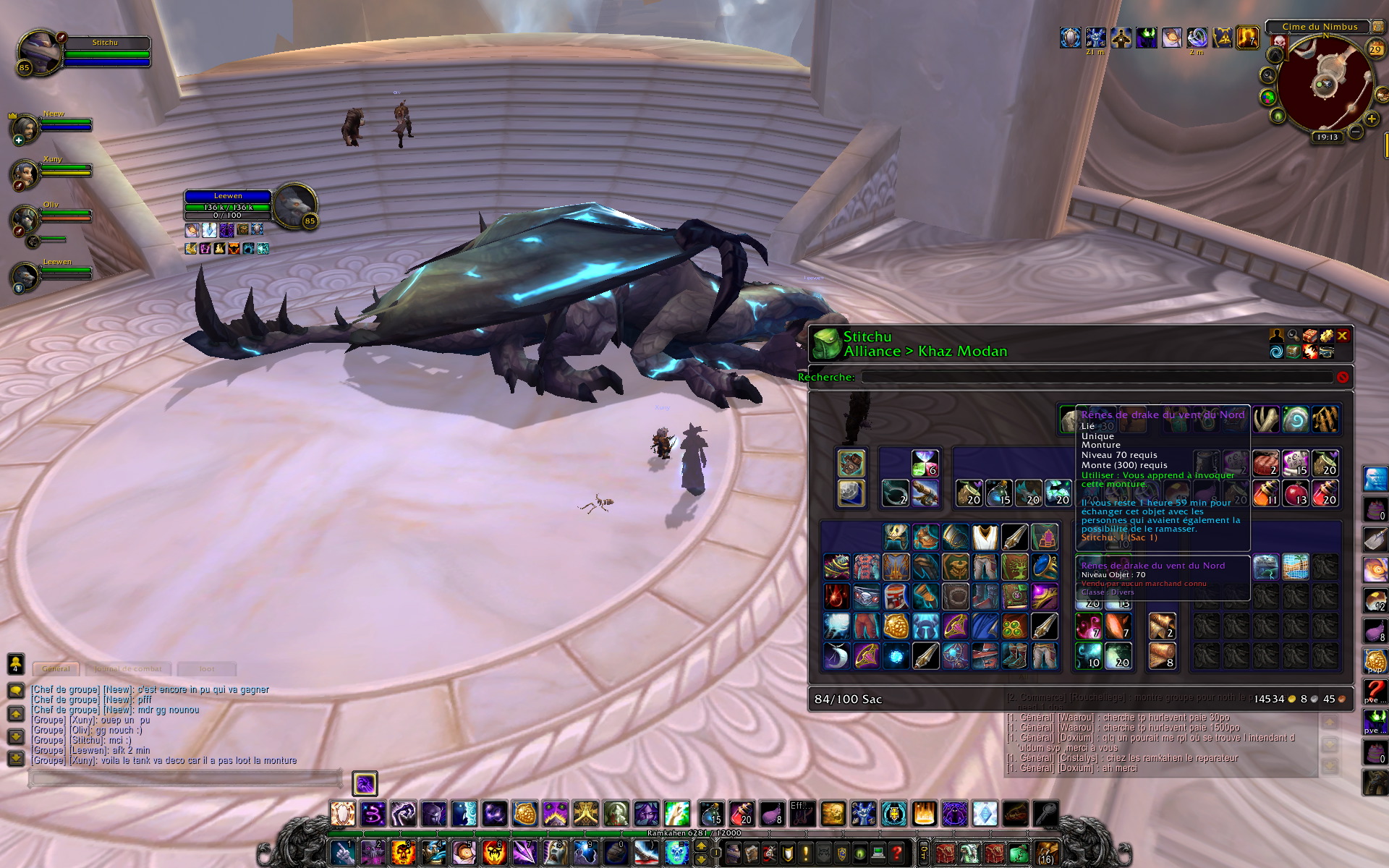Switch to the Journal de combat tab
This screenshot has height=868, width=1389.
click(x=128, y=668)
